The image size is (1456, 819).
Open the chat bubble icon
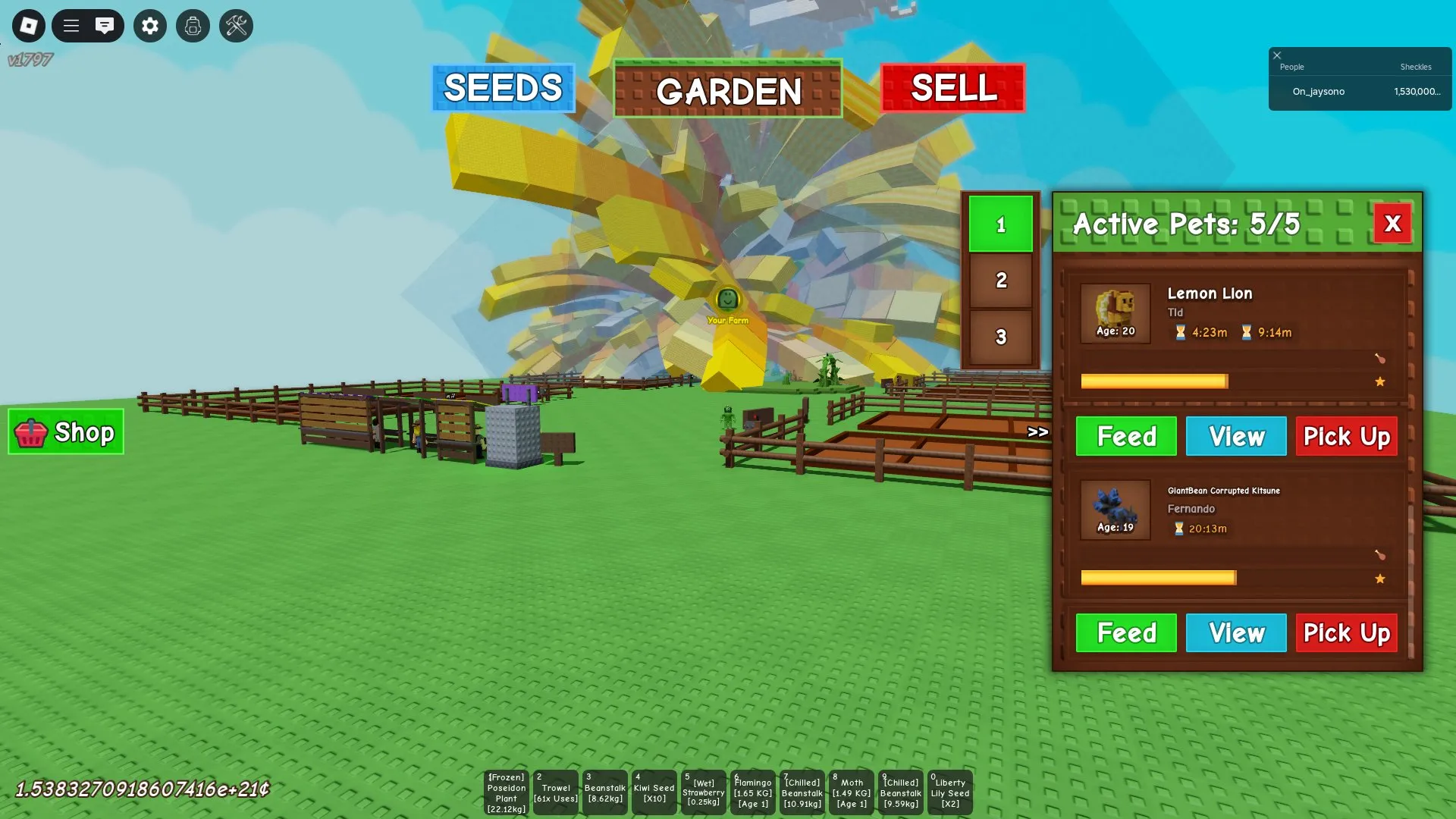click(x=105, y=26)
